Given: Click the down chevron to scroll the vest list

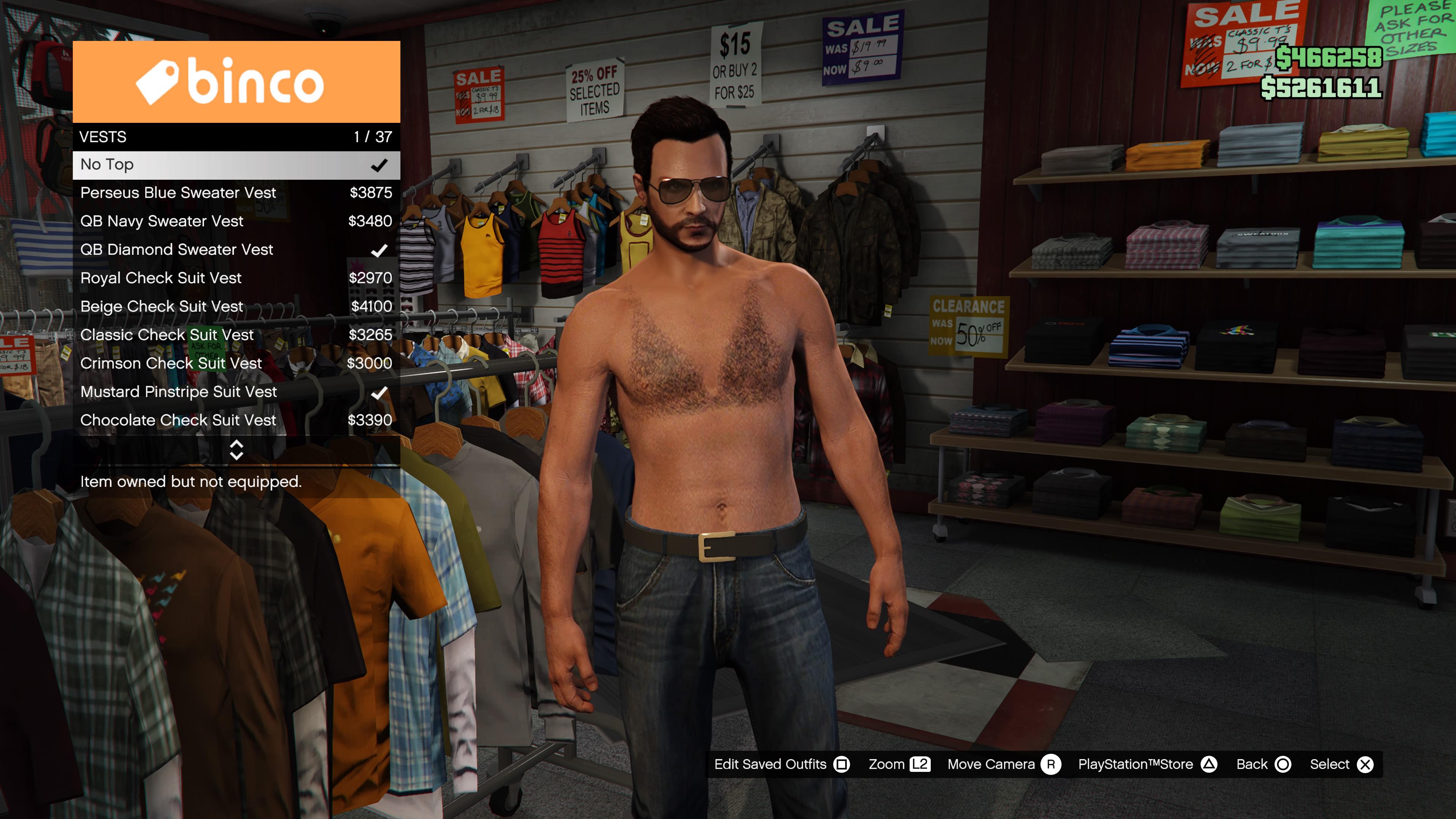Looking at the screenshot, I should [x=236, y=455].
